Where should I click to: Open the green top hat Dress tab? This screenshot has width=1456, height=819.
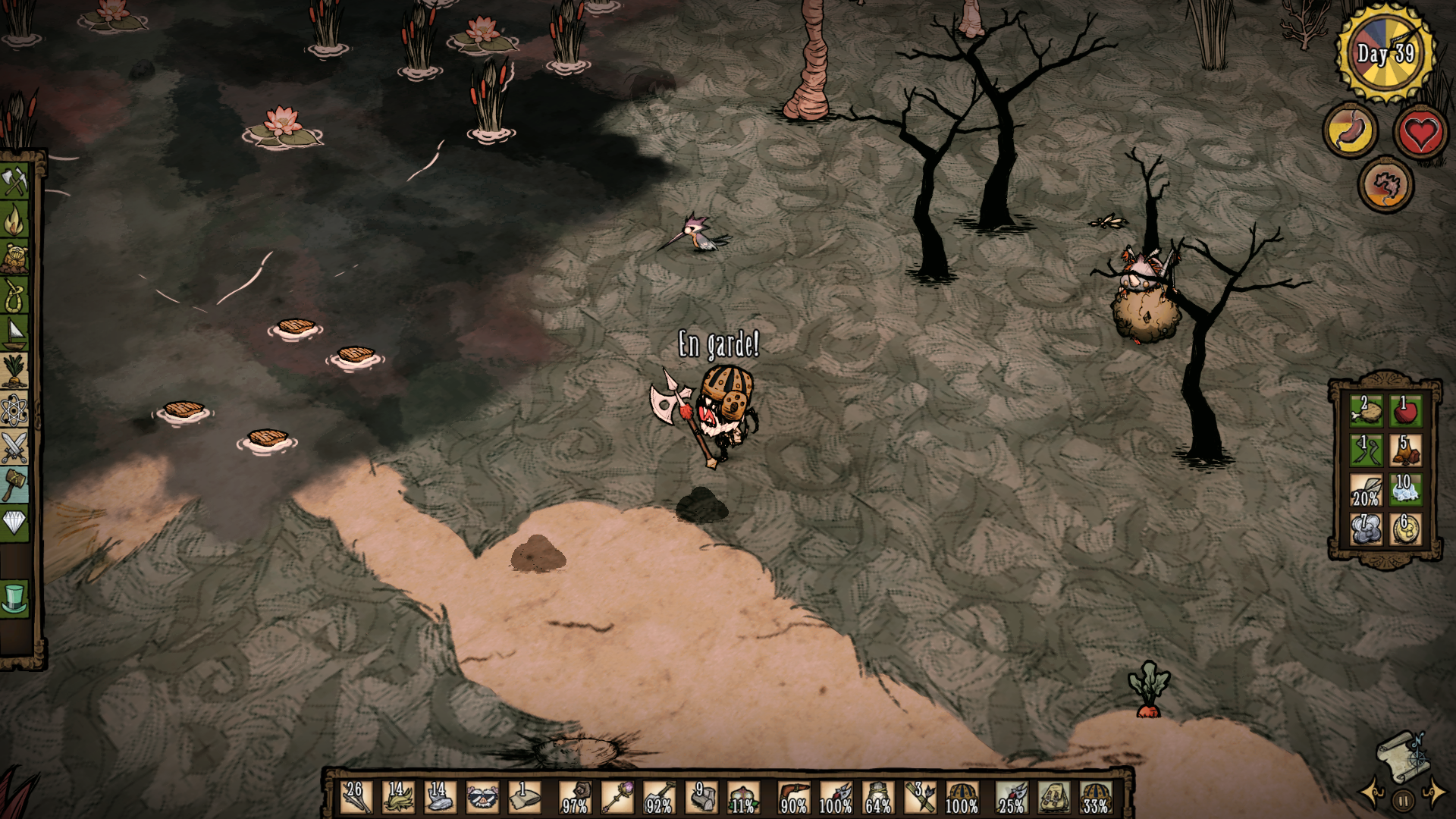(x=14, y=598)
